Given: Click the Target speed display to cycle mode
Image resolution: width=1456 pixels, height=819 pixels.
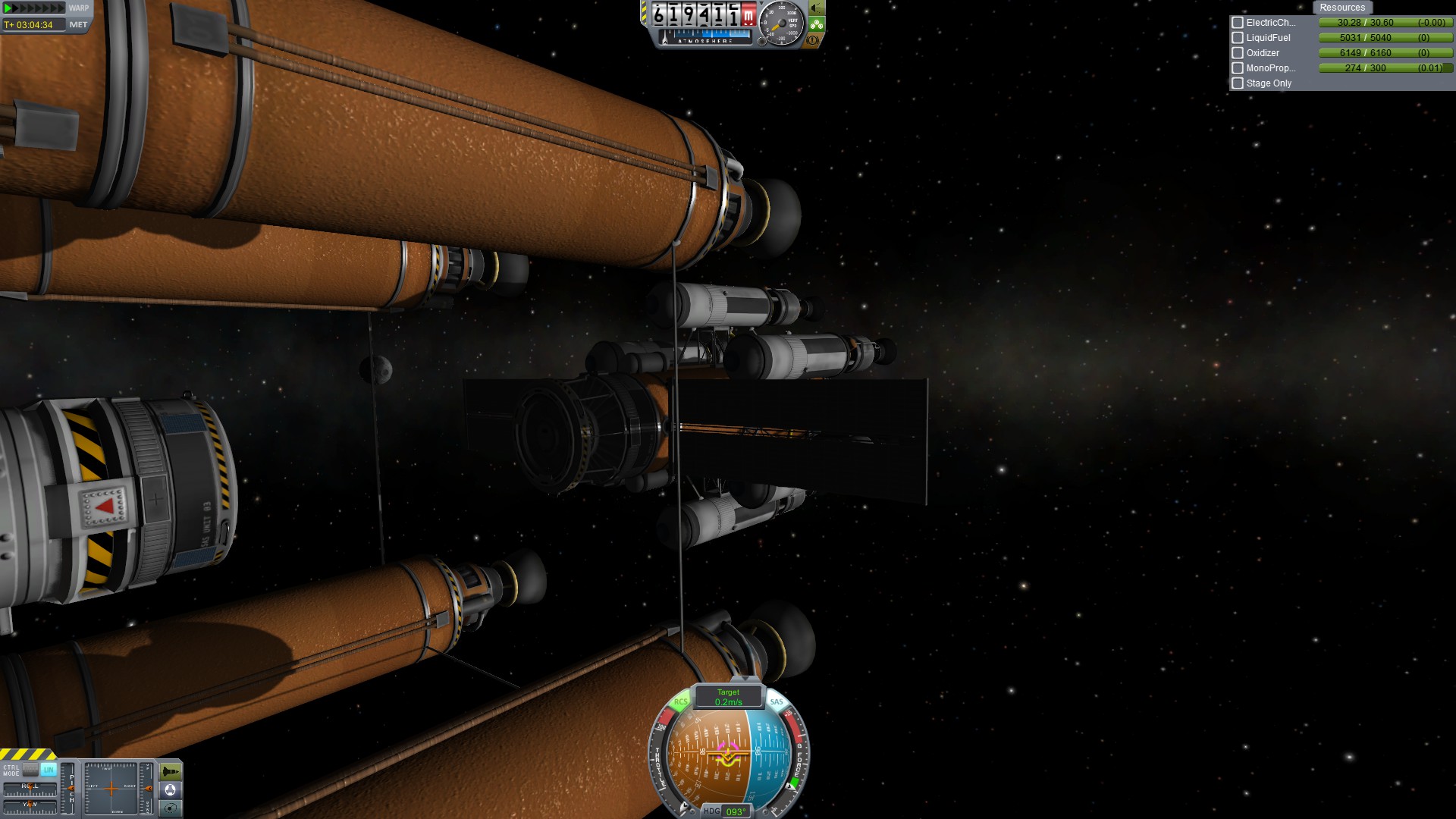Looking at the screenshot, I should [728, 697].
